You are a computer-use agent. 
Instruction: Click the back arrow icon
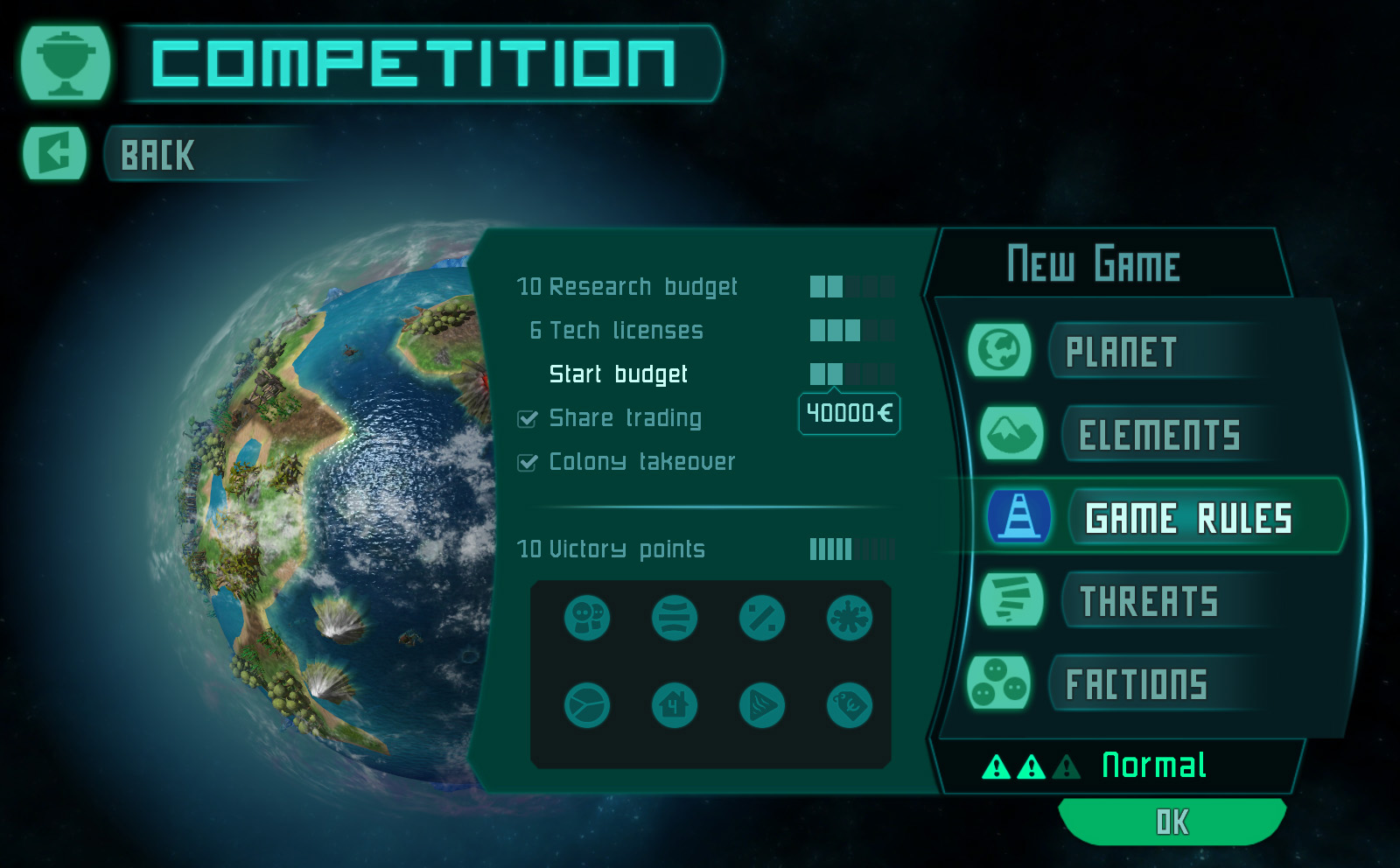tap(54, 154)
